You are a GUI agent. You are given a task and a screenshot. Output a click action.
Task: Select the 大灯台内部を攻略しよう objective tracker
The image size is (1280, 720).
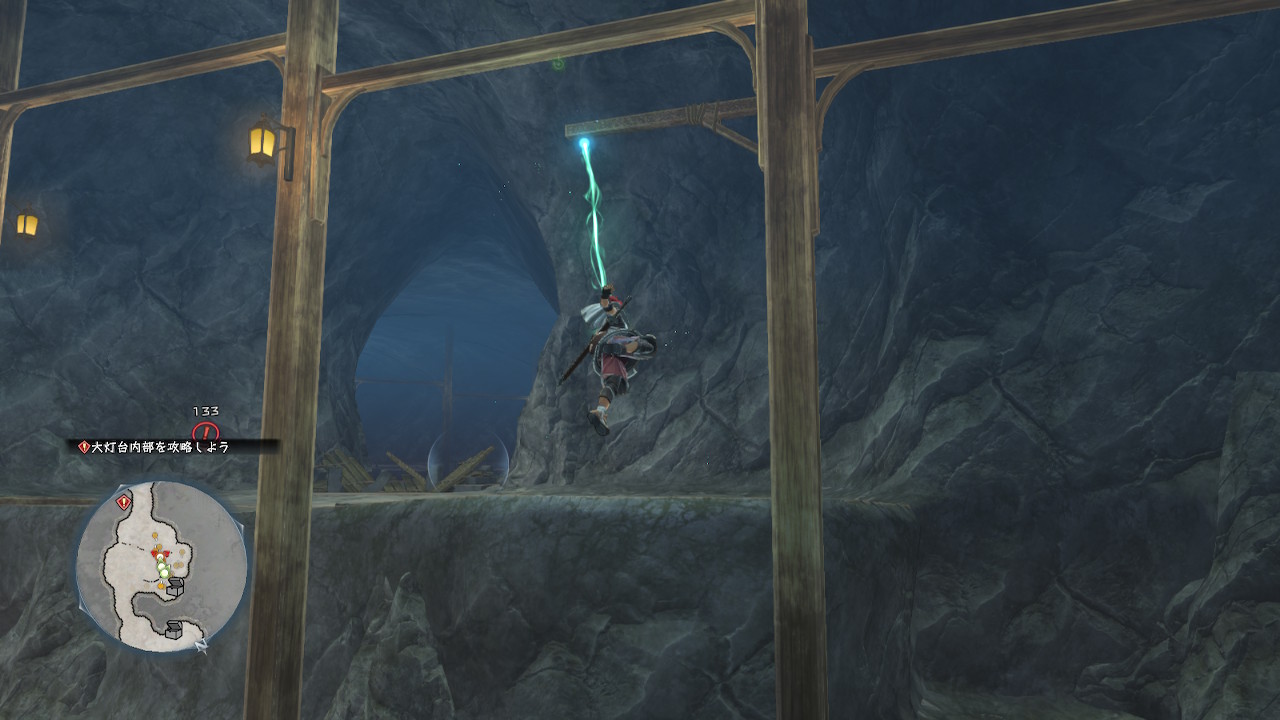click(160, 447)
